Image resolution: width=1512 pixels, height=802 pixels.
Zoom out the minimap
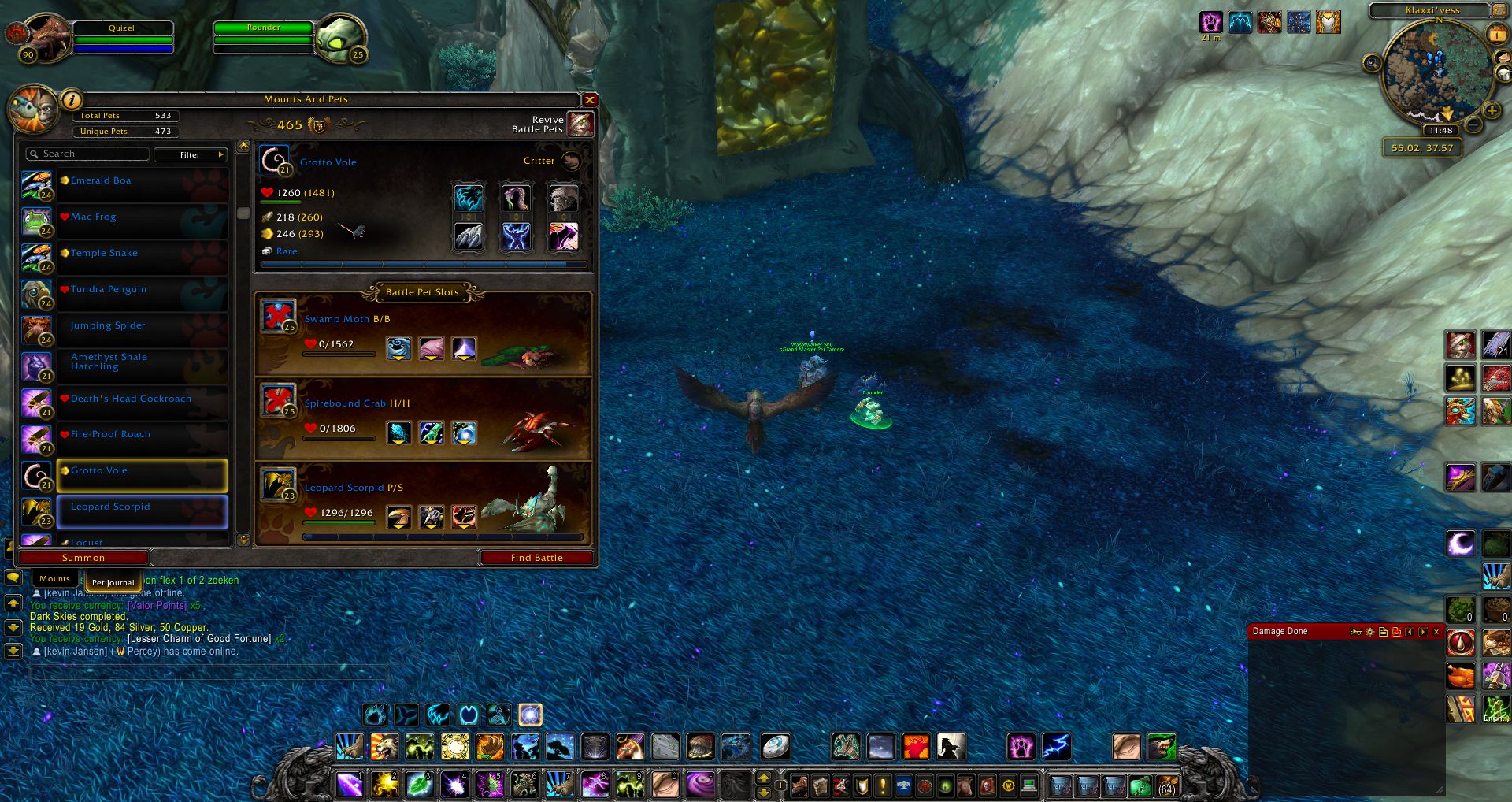coord(1474,125)
